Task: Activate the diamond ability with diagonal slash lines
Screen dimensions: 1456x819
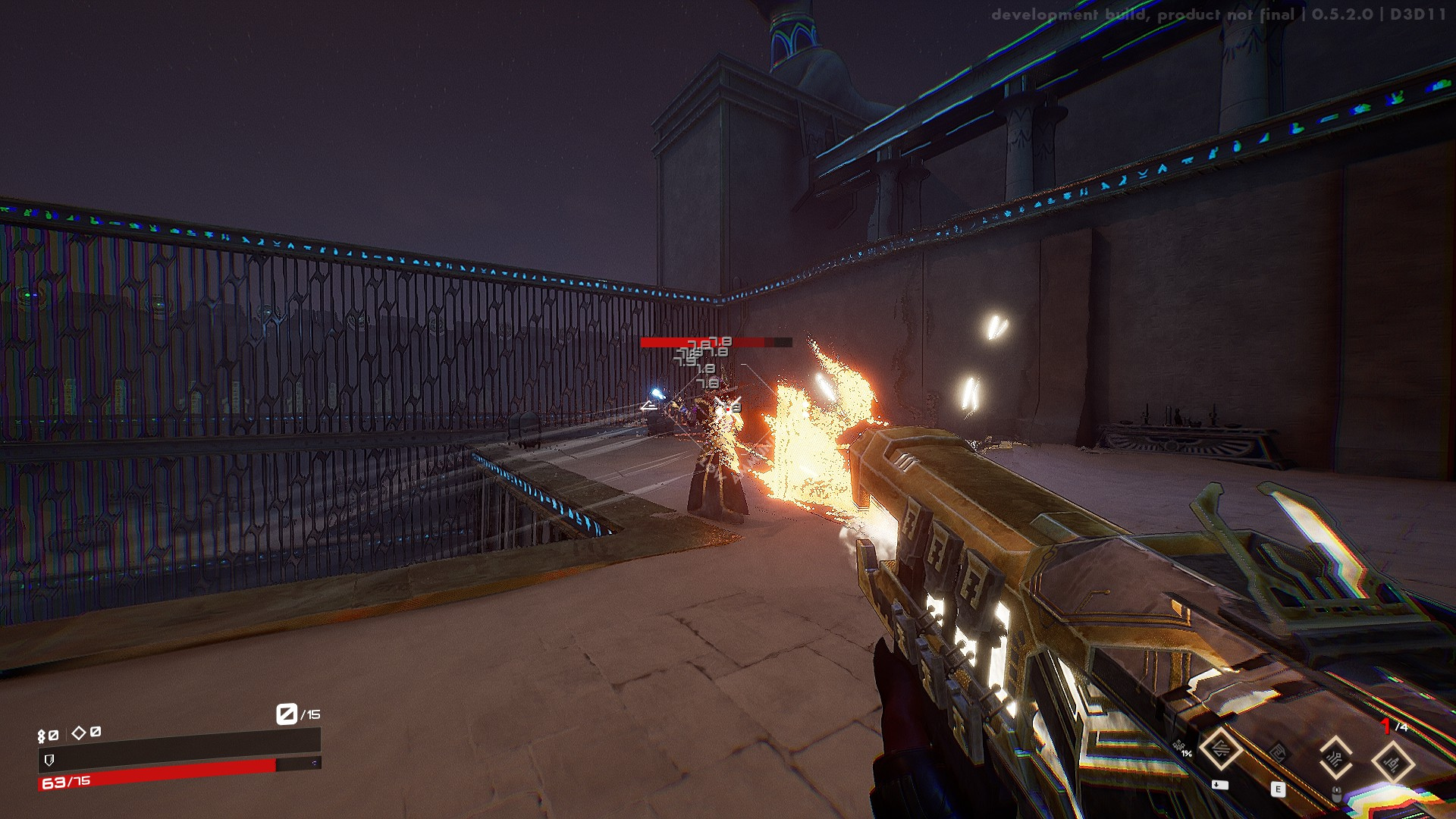Action: (x=1220, y=749)
